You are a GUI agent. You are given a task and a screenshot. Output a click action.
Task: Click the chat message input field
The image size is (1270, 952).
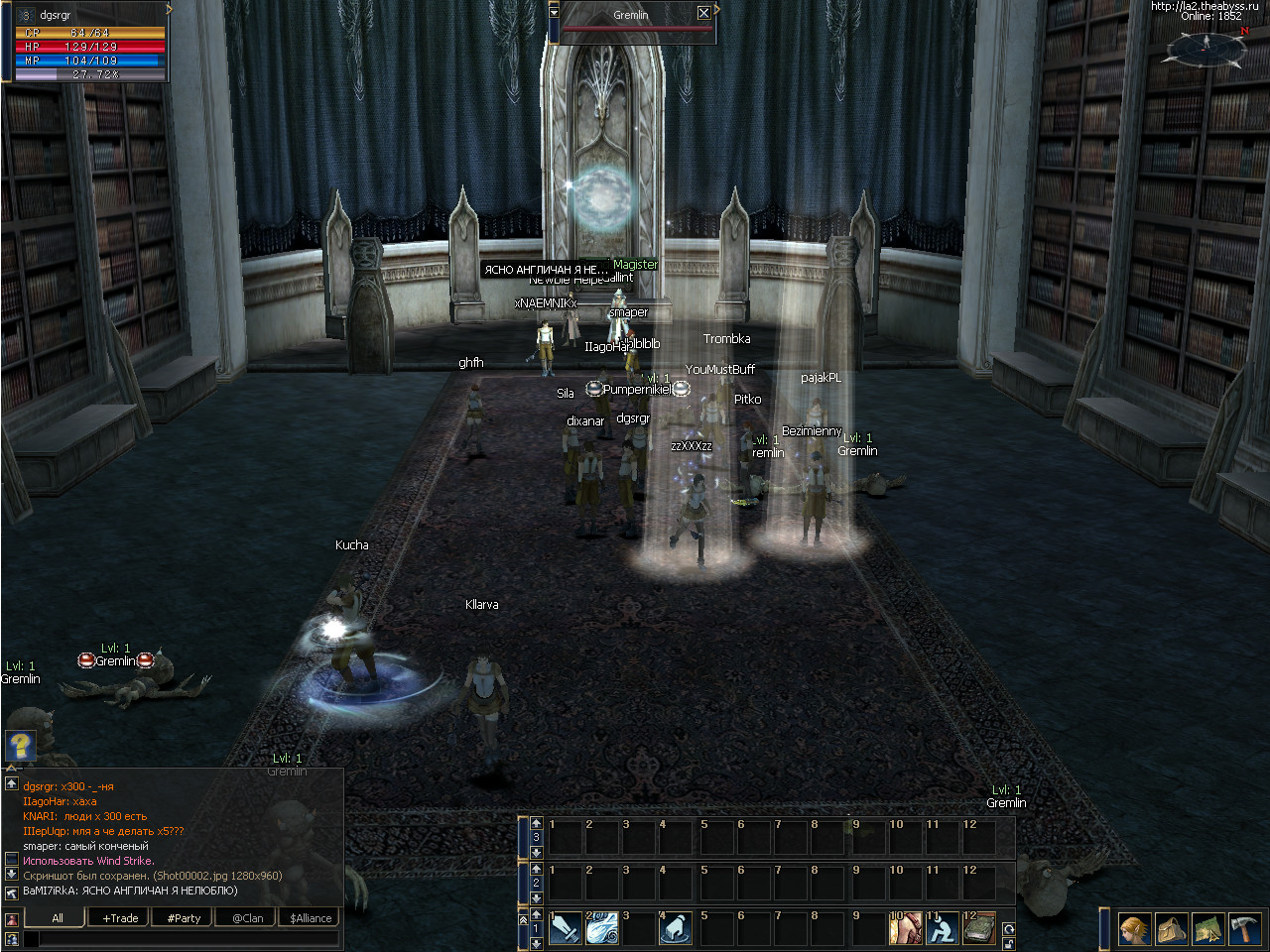(181, 938)
